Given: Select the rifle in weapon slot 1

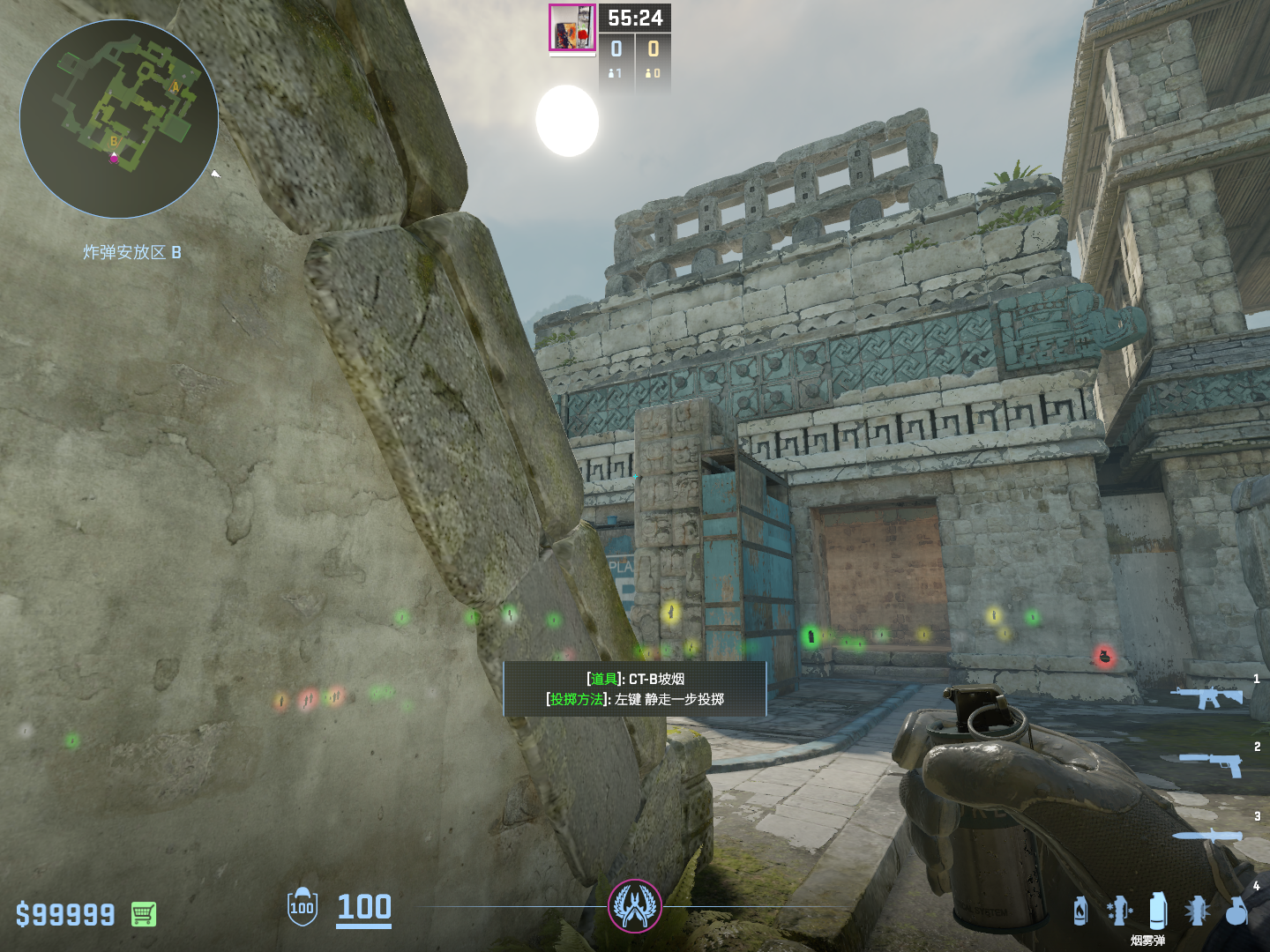Looking at the screenshot, I should (1206, 697).
